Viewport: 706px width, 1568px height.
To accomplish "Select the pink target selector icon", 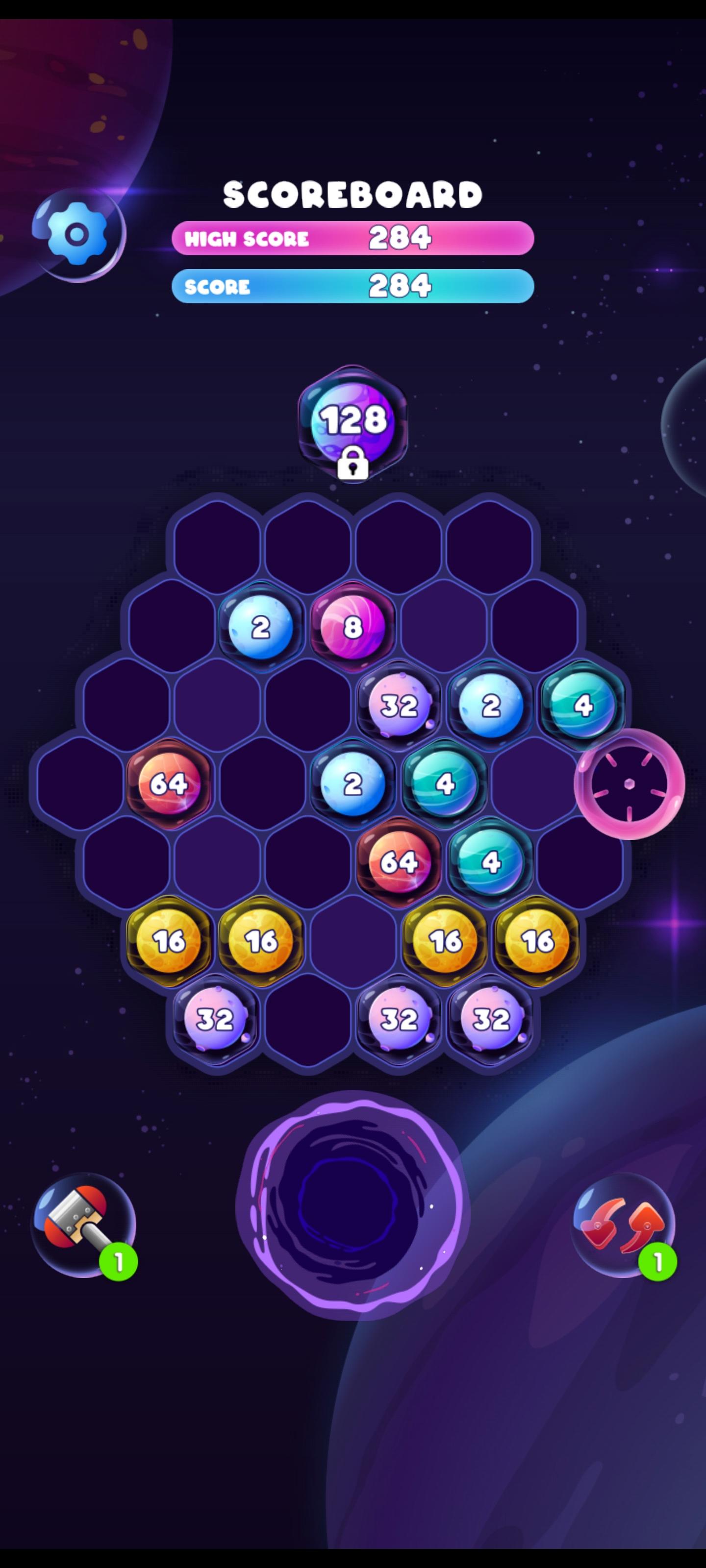I will coord(628,785).
